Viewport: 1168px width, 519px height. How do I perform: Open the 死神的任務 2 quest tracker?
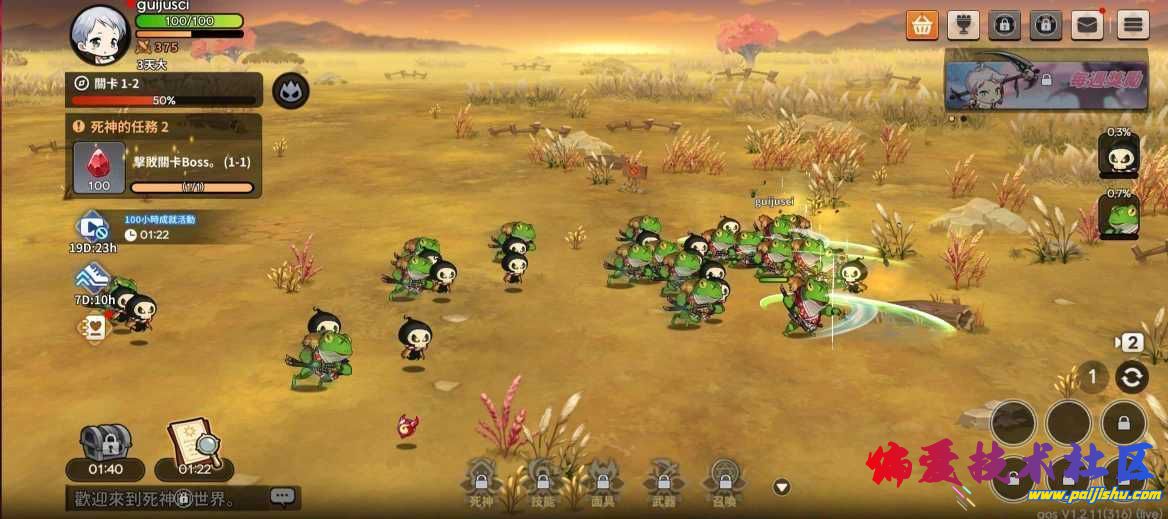coord(164,127)
